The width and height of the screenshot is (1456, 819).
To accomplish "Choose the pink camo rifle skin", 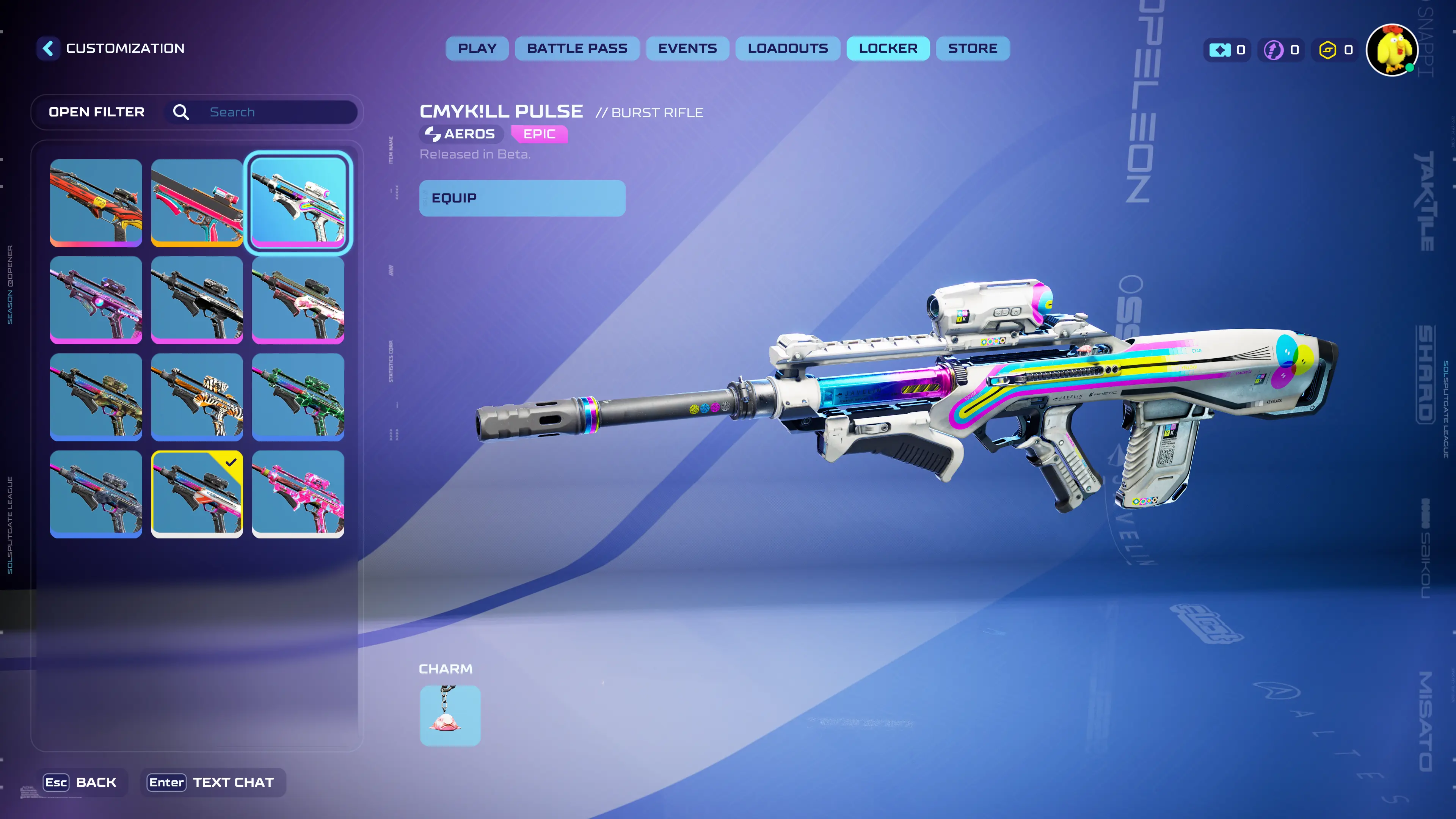I will click(x=298, y=494).
